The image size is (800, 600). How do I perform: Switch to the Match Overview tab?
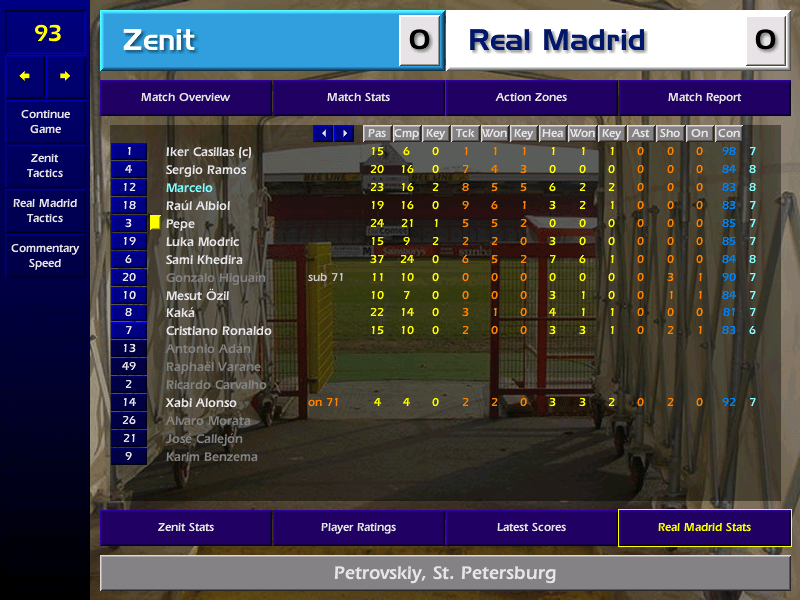click(185, 98)
